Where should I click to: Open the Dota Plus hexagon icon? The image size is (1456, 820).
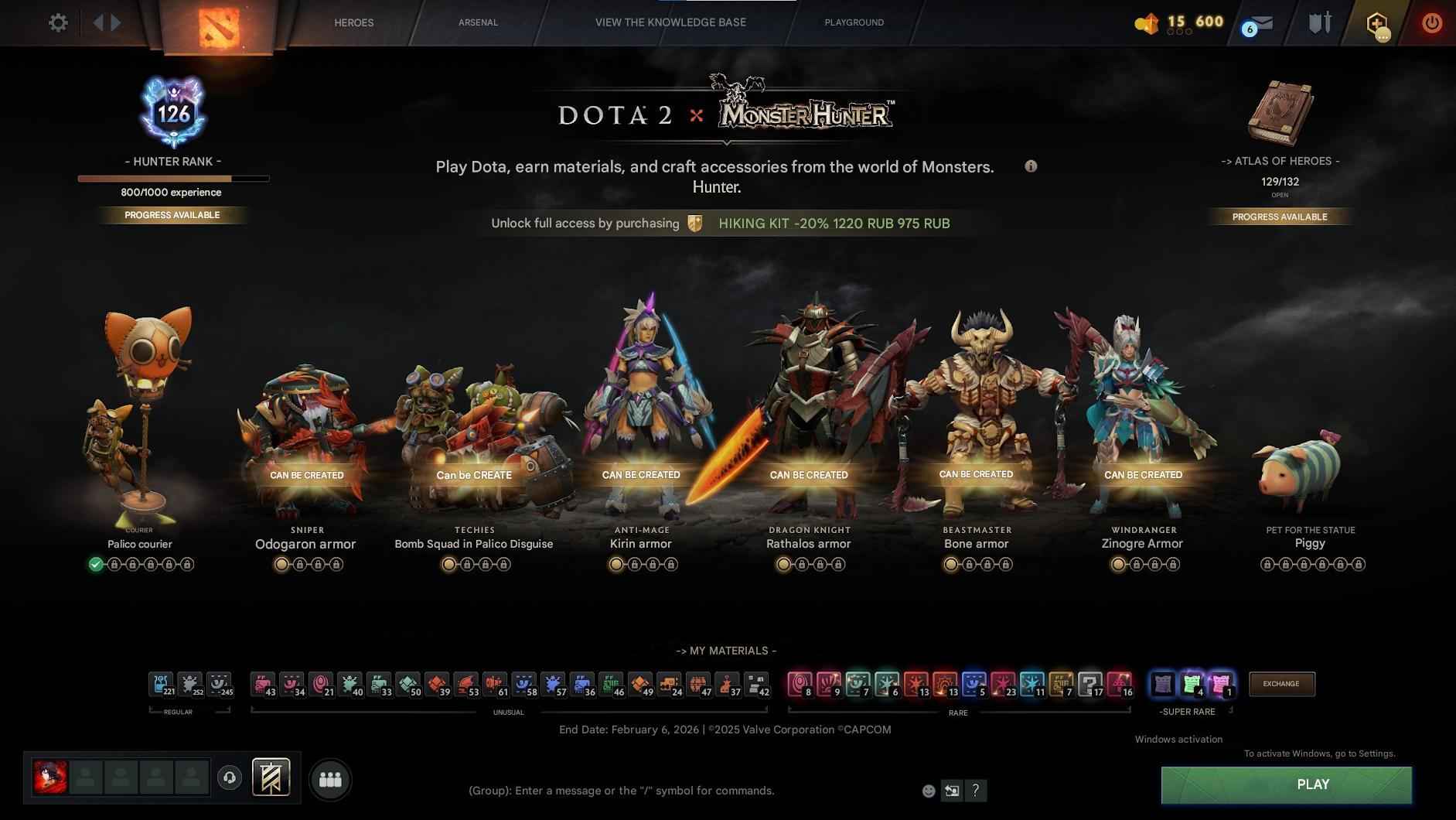1376,23
